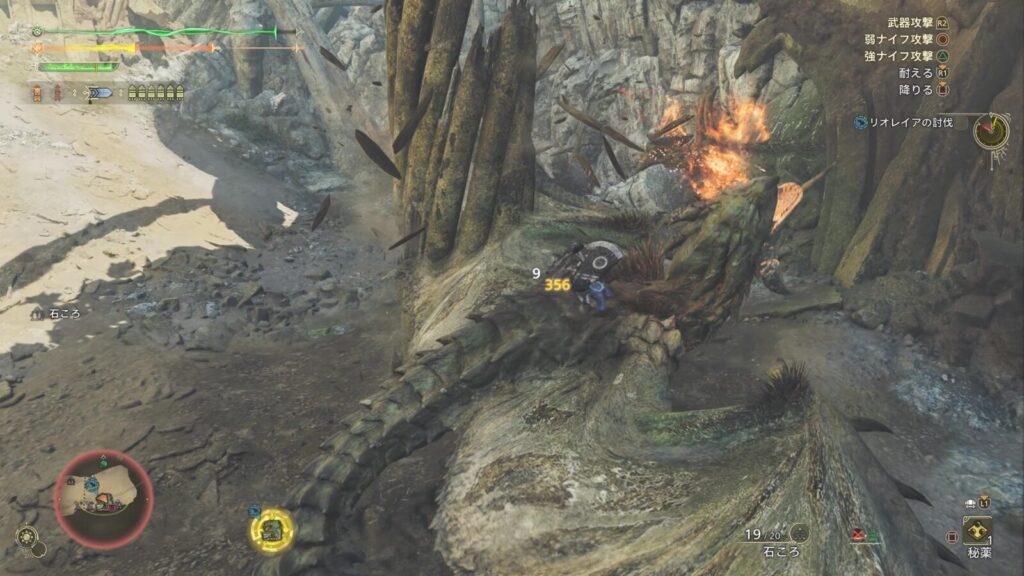Open the circular minimap
The width and height of the screenshot is (1024, 576).
click(x=103, y=498)
